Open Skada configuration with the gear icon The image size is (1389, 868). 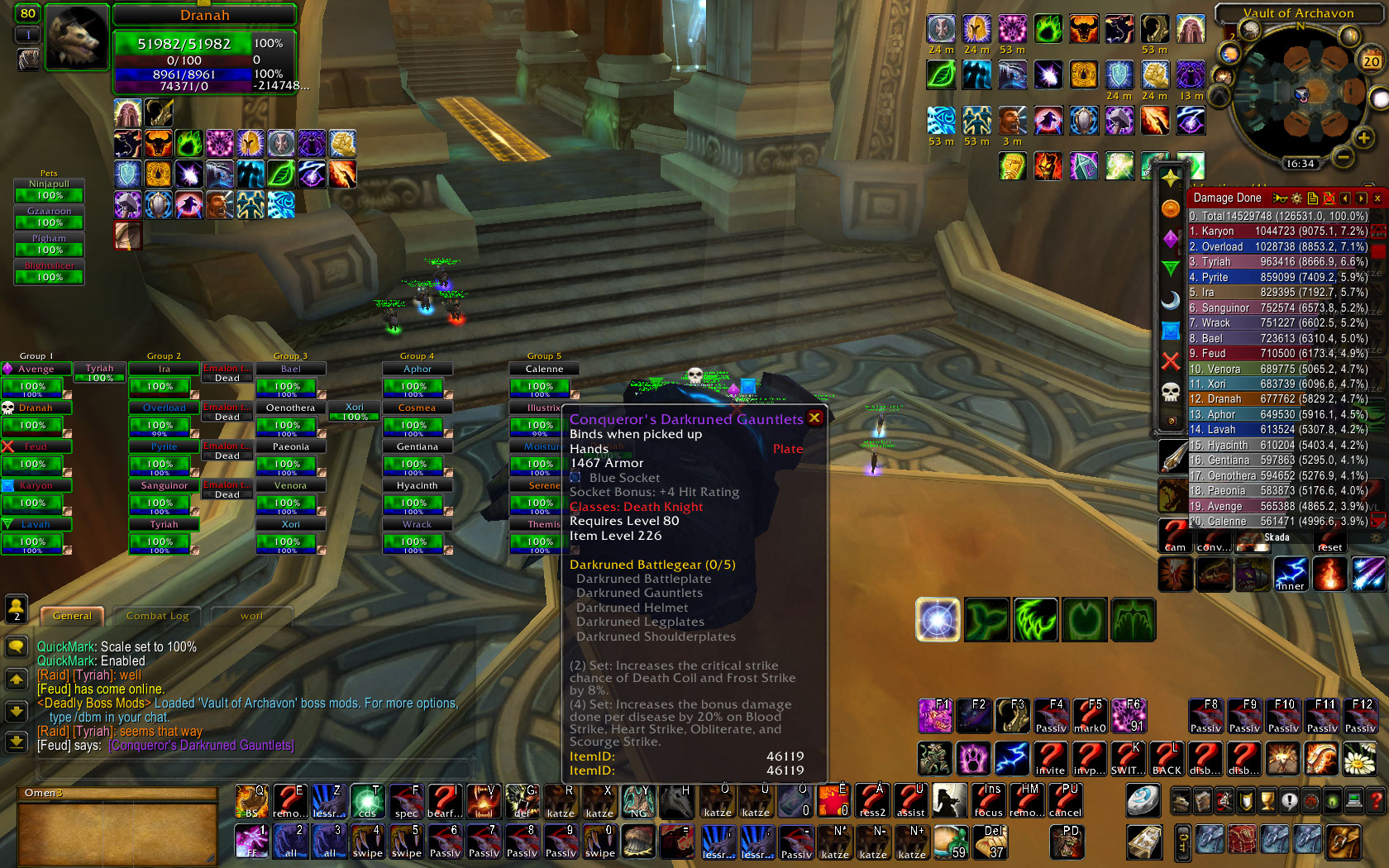[1296, 198]
